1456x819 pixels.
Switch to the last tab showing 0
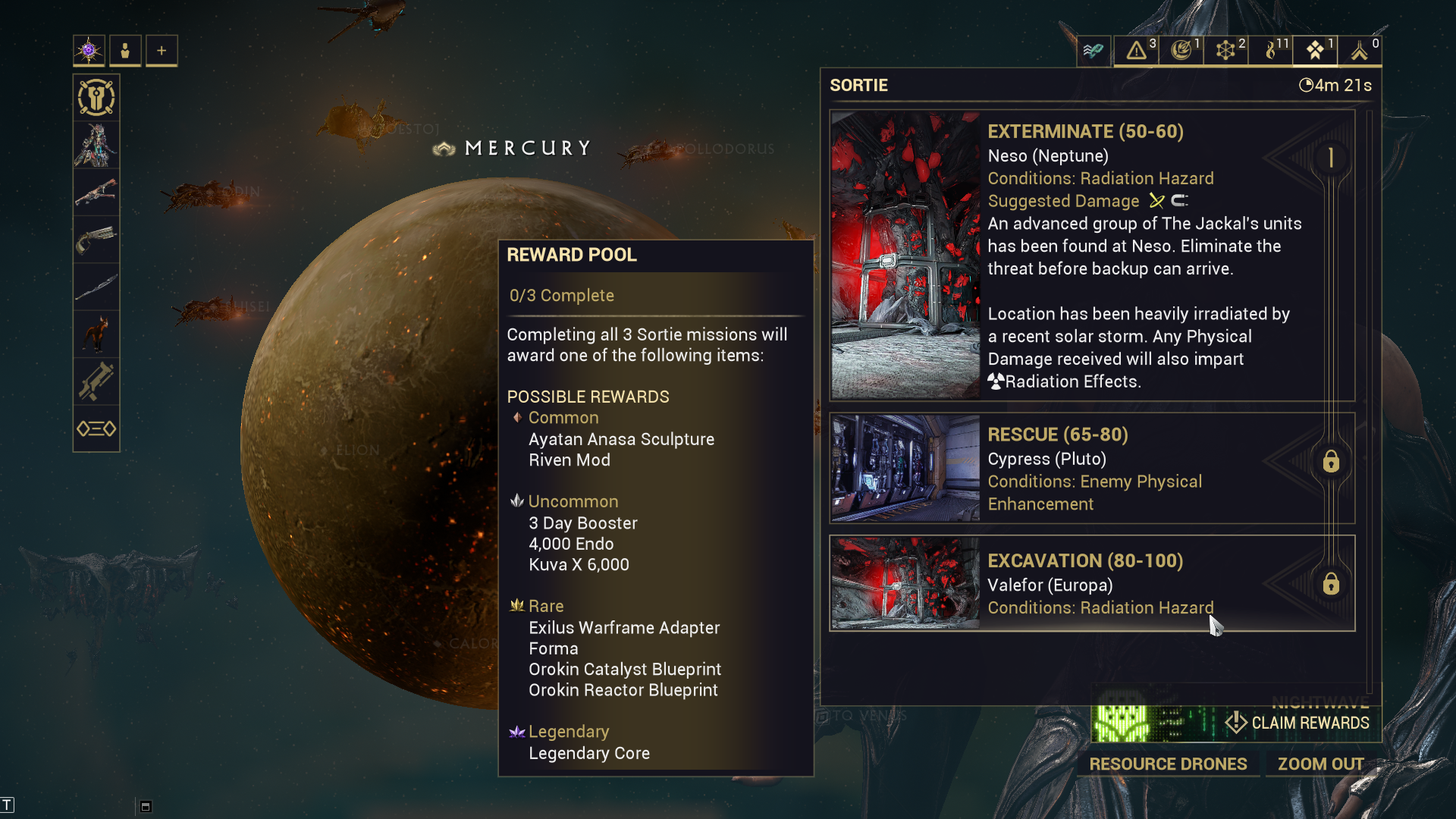[x=1360, y=51]
